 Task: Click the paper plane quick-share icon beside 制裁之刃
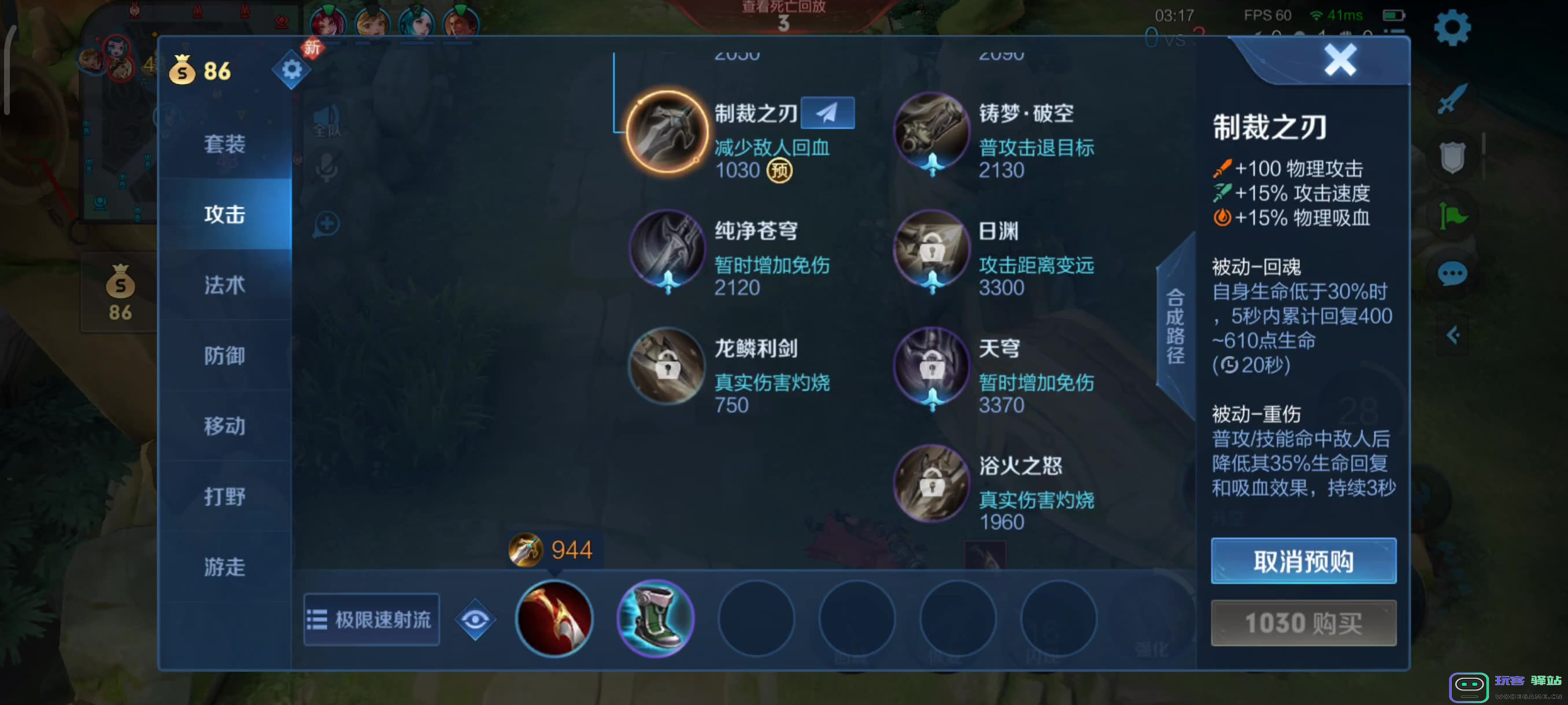point(829,113)
